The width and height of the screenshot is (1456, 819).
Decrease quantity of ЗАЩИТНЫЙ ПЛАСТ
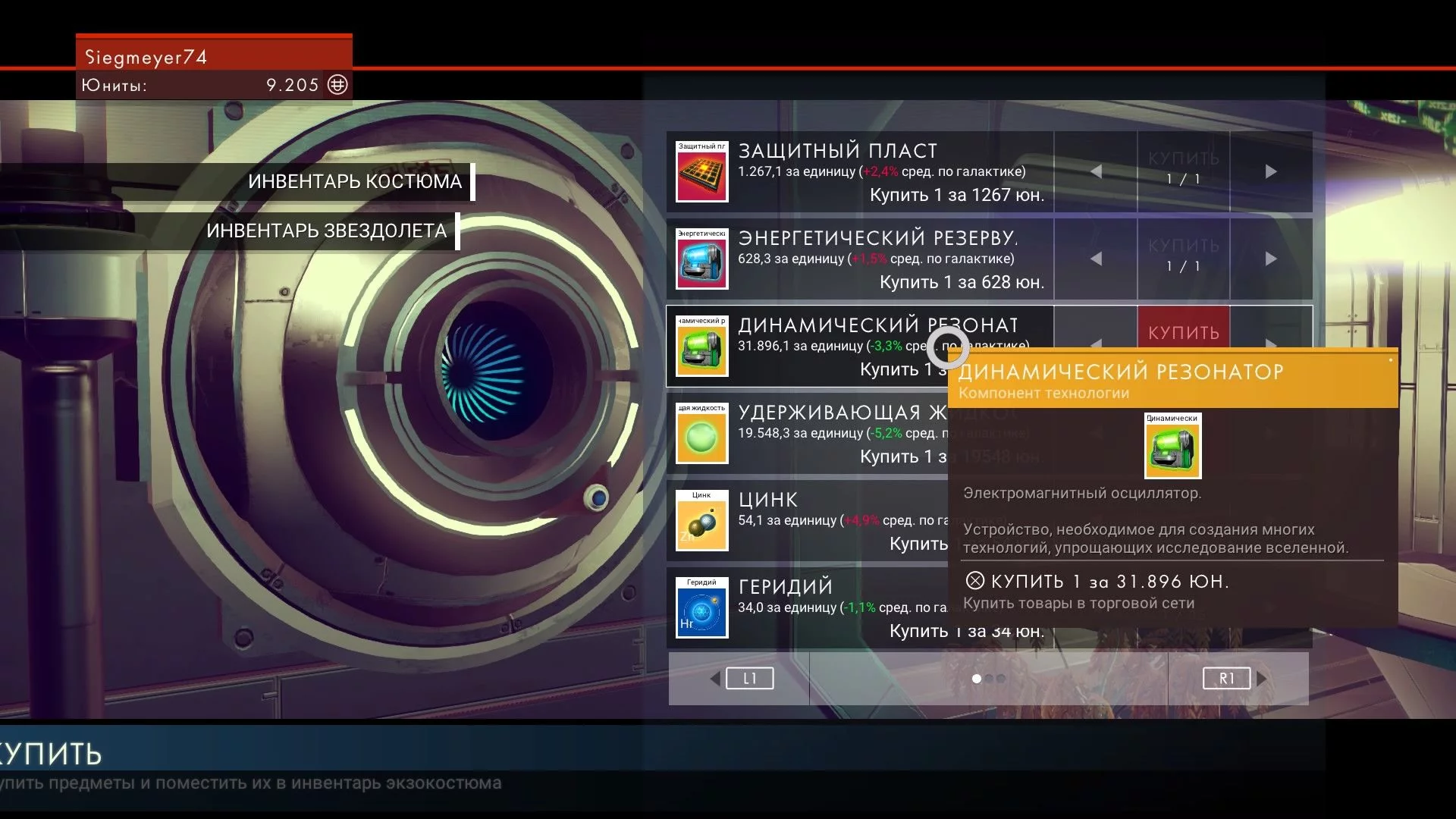[1096, 172]
